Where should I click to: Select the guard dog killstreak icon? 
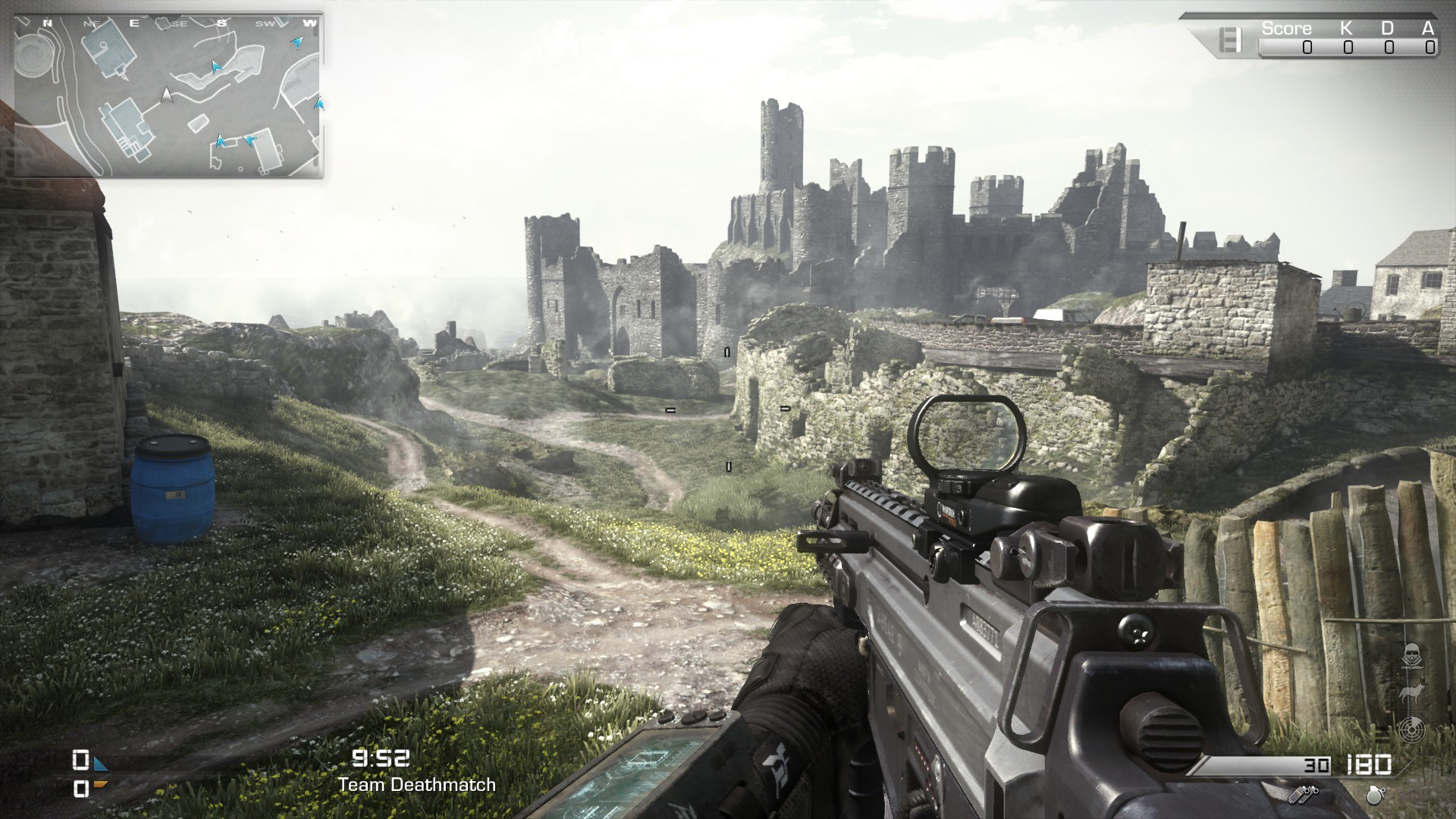[x=1412, y=692]
